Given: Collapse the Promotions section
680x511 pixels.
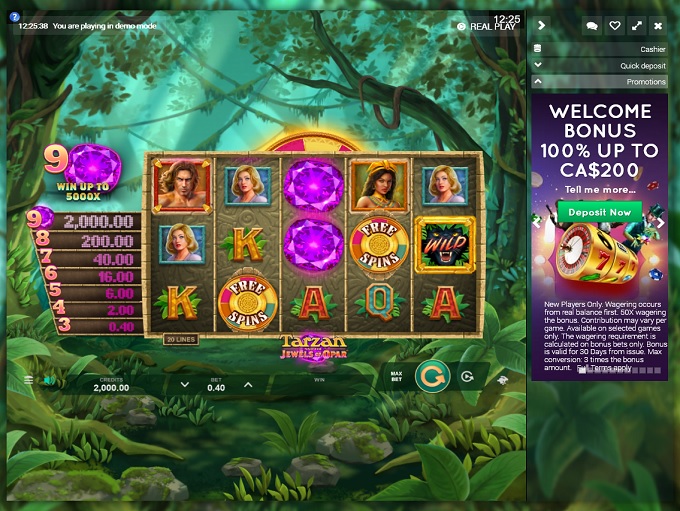Looking at the screenshot, I should click(x=600, y=82).
